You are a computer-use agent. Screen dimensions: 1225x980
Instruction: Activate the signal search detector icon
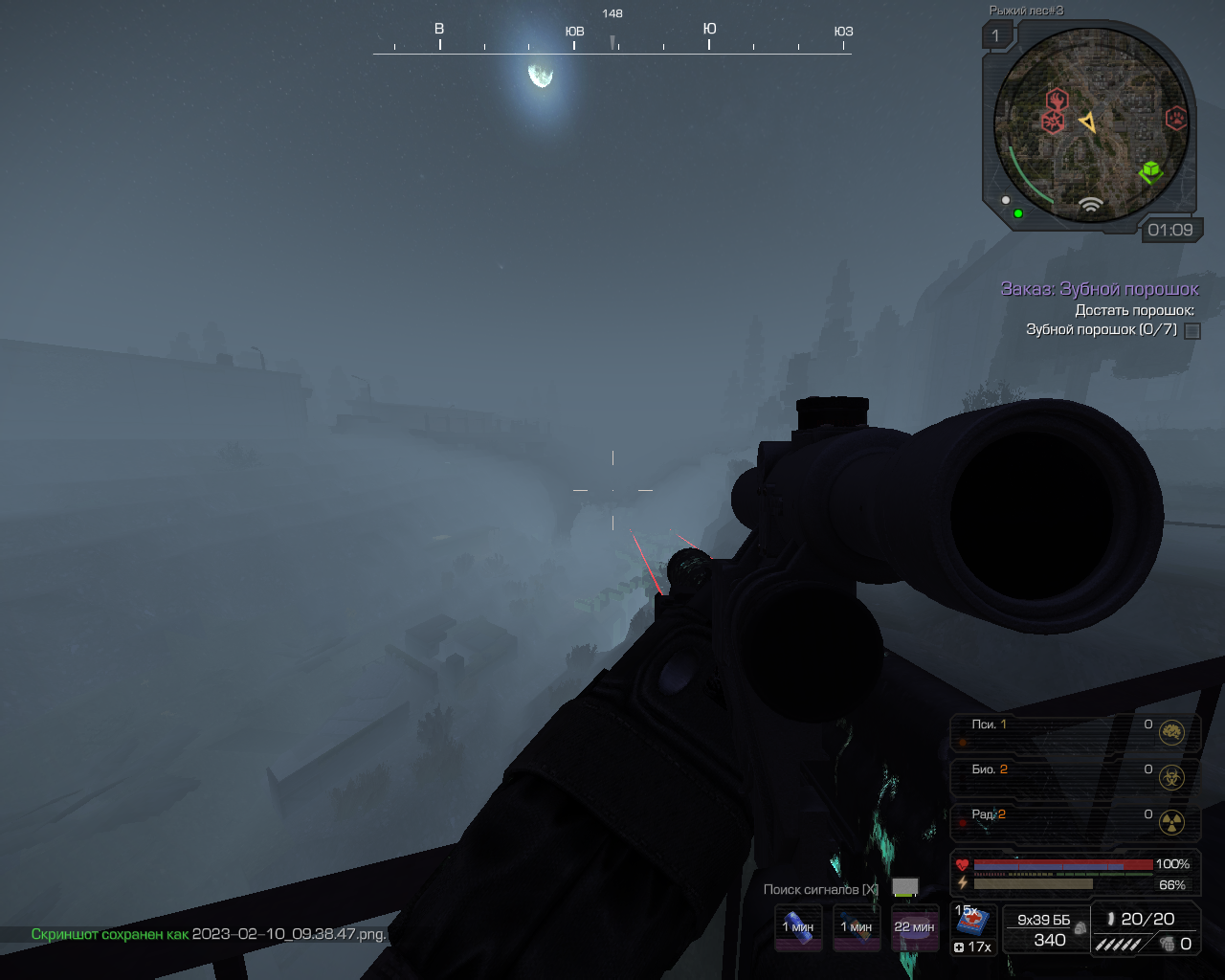(x=904, y=888)
